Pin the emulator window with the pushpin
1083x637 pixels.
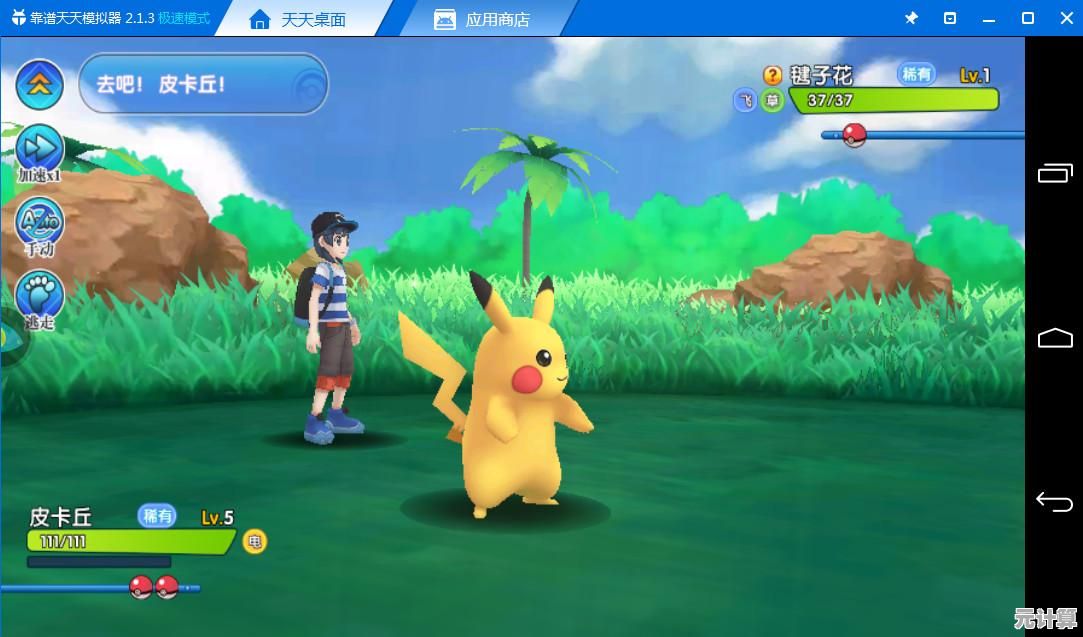(911, 18)
